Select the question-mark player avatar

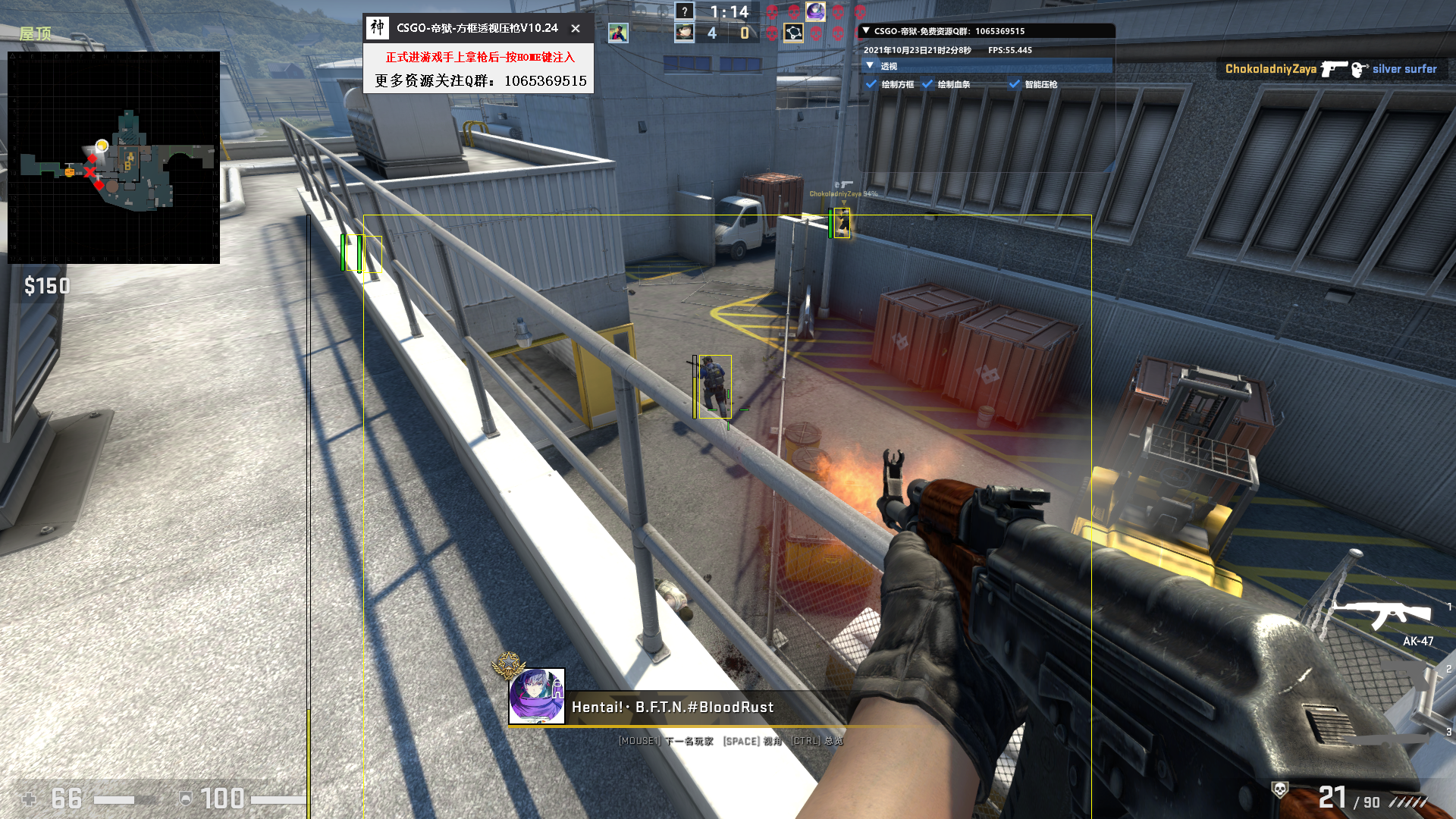click(x=685, y=11)
